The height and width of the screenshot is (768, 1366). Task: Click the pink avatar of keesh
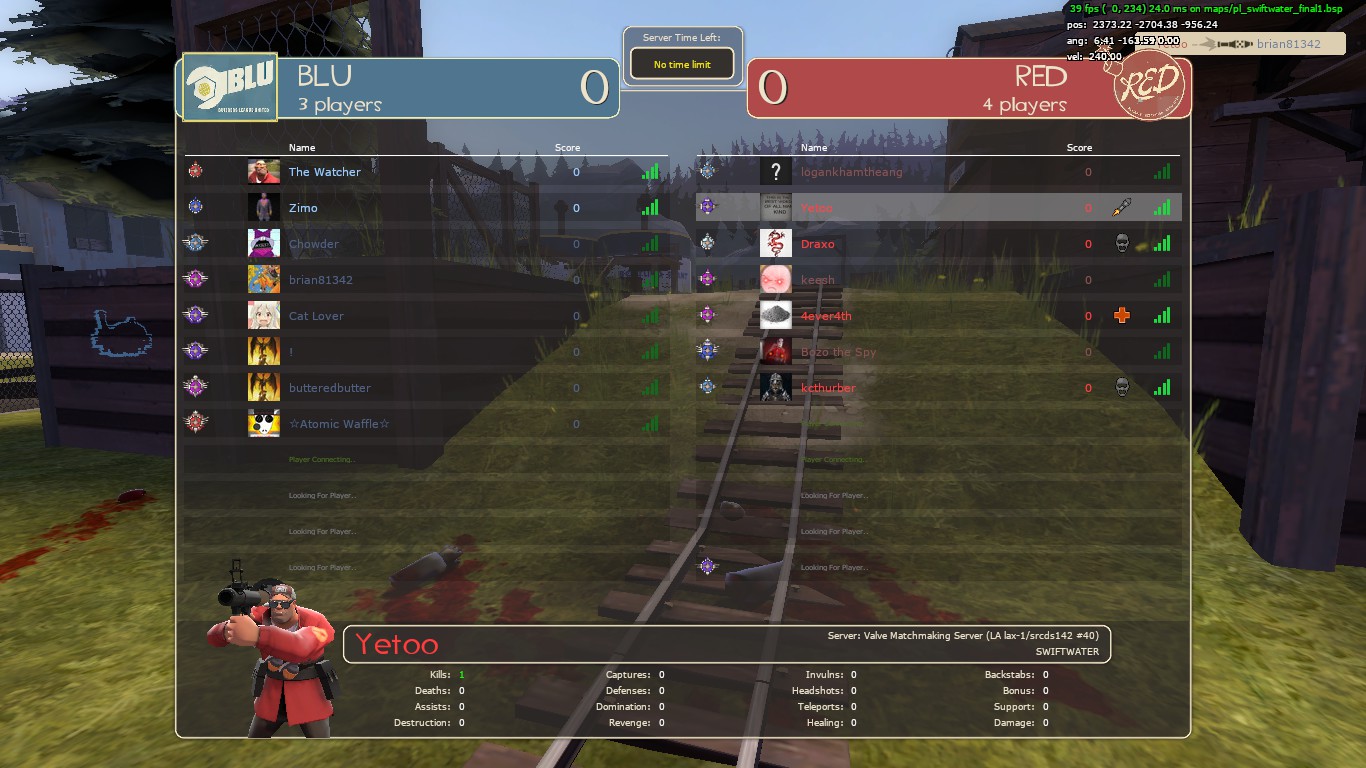point(775,280)
